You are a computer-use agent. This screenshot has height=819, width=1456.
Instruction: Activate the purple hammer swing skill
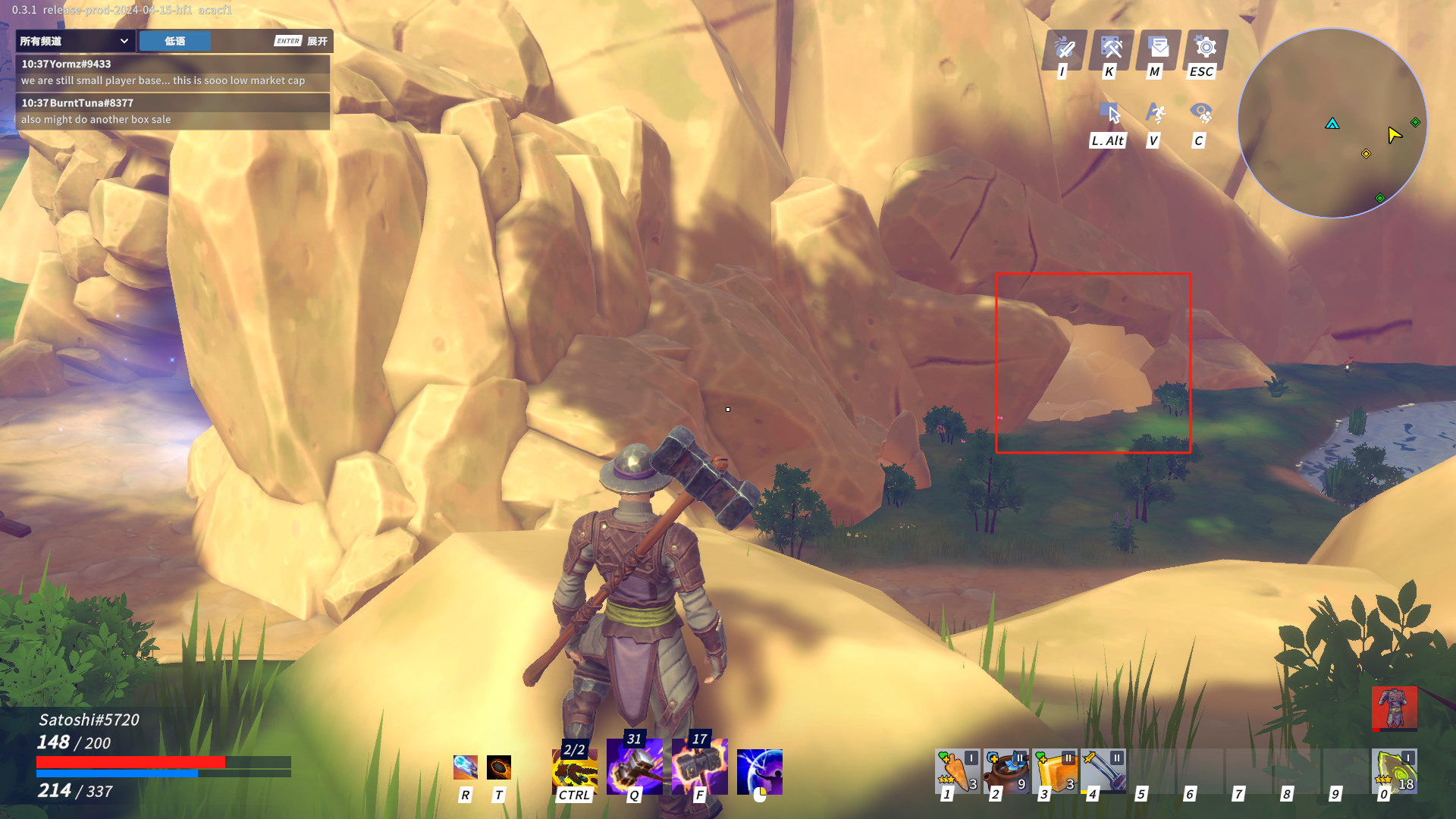pyautogui.click(x=634, y=767)
